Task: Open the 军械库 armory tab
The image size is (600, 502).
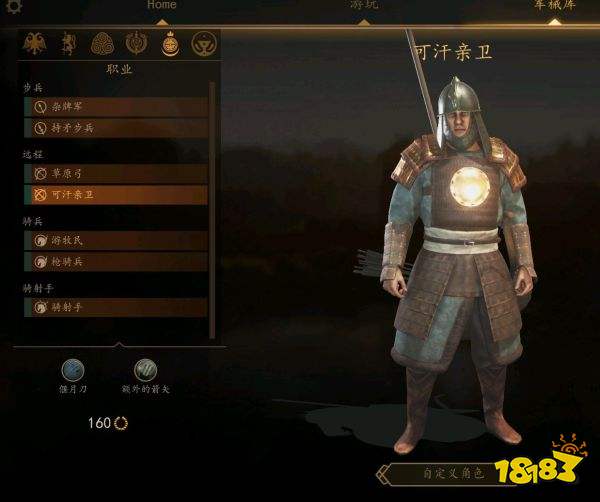Action: [x=554, y=6]
